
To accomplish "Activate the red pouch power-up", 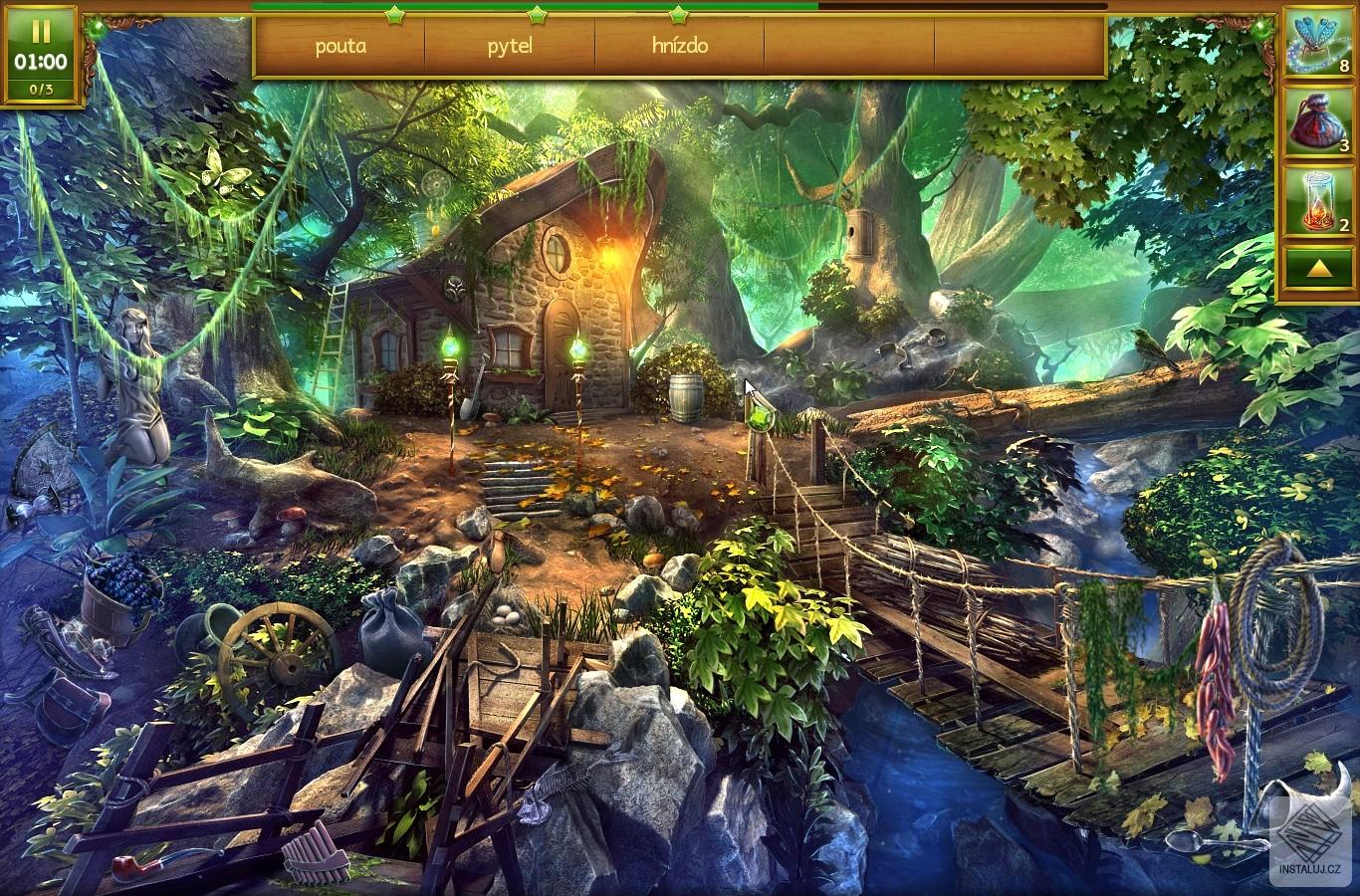I will tap(1316, 123).
